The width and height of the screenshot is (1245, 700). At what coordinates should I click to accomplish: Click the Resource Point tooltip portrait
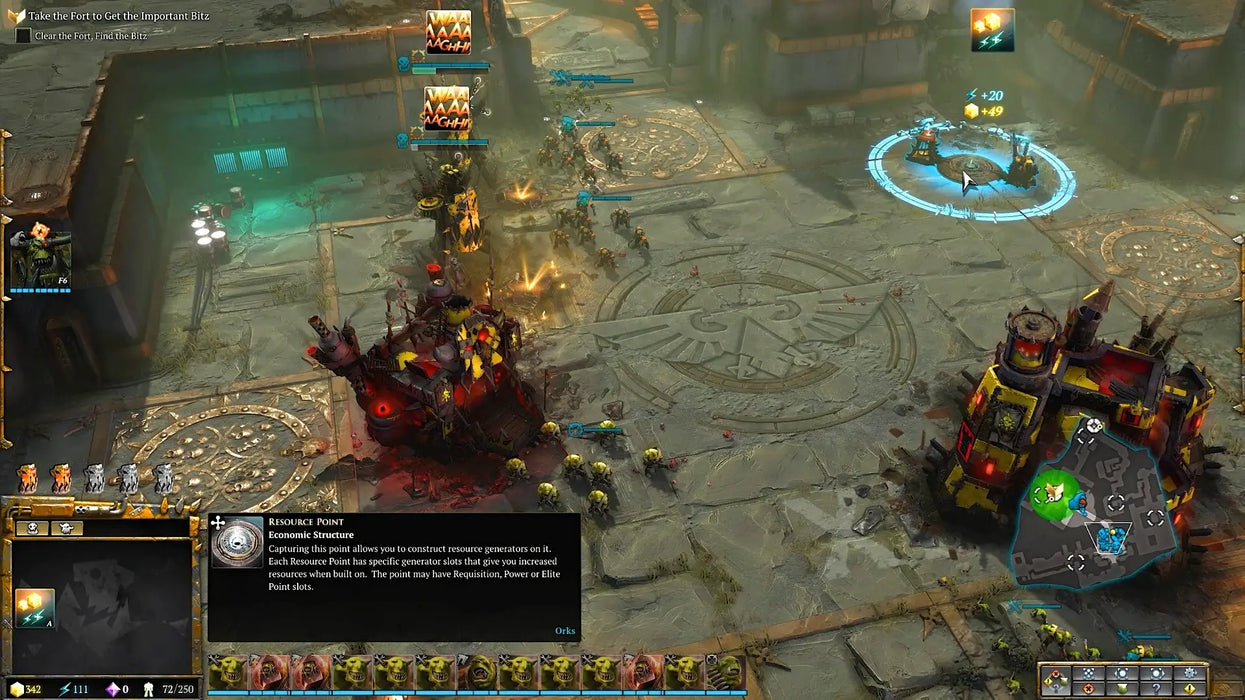[x=237, y=541]
